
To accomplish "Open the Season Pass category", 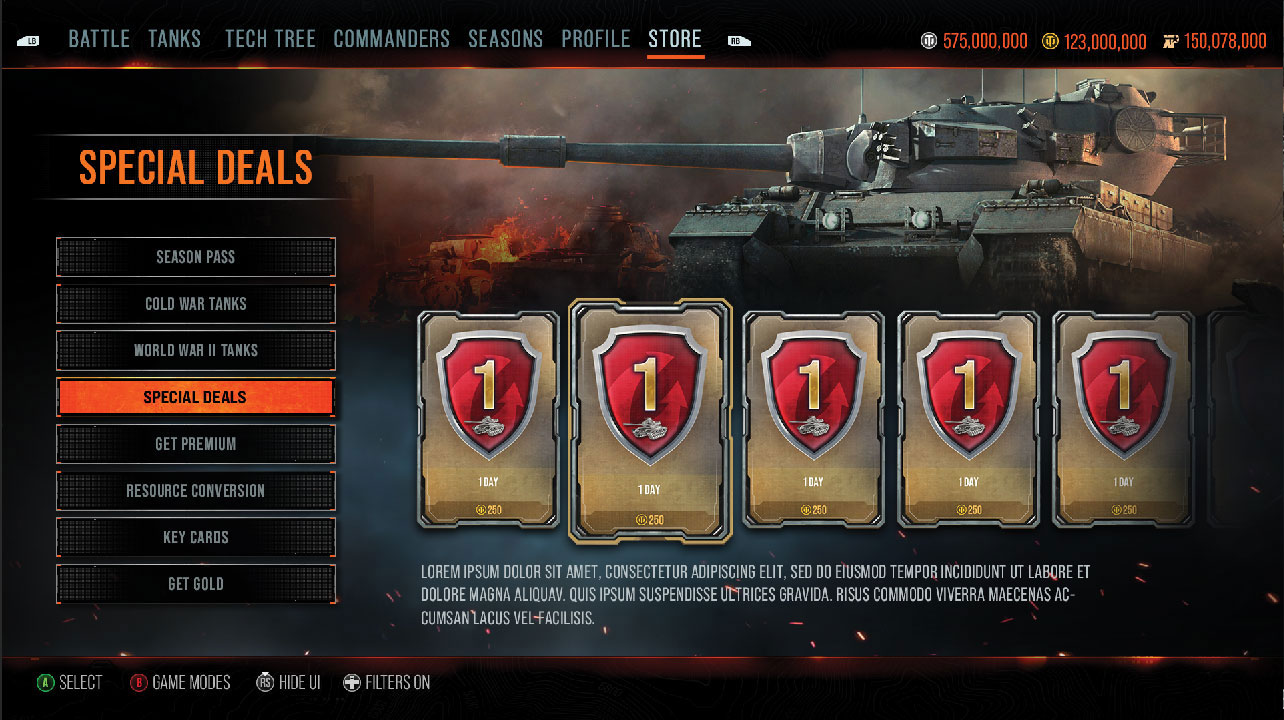I will 196,257.
